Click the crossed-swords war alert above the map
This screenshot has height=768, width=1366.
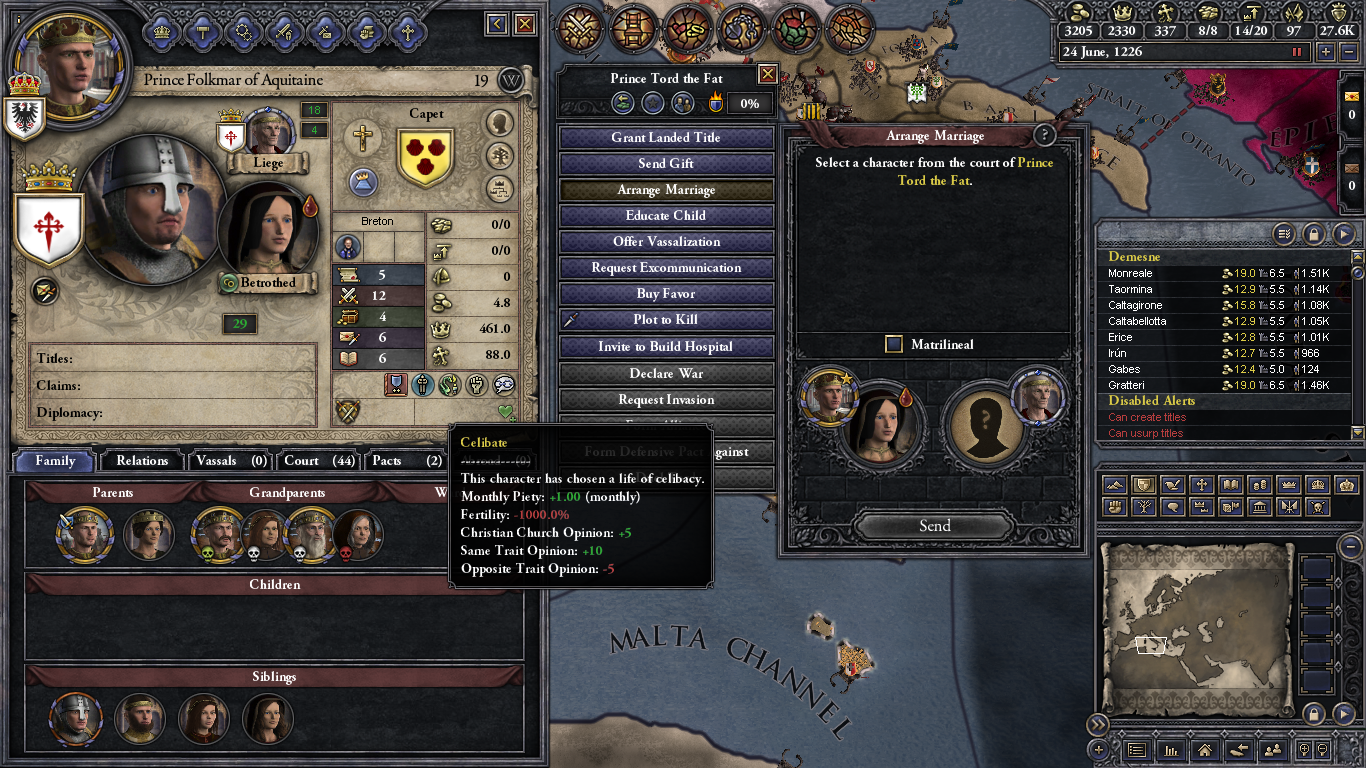578,26
